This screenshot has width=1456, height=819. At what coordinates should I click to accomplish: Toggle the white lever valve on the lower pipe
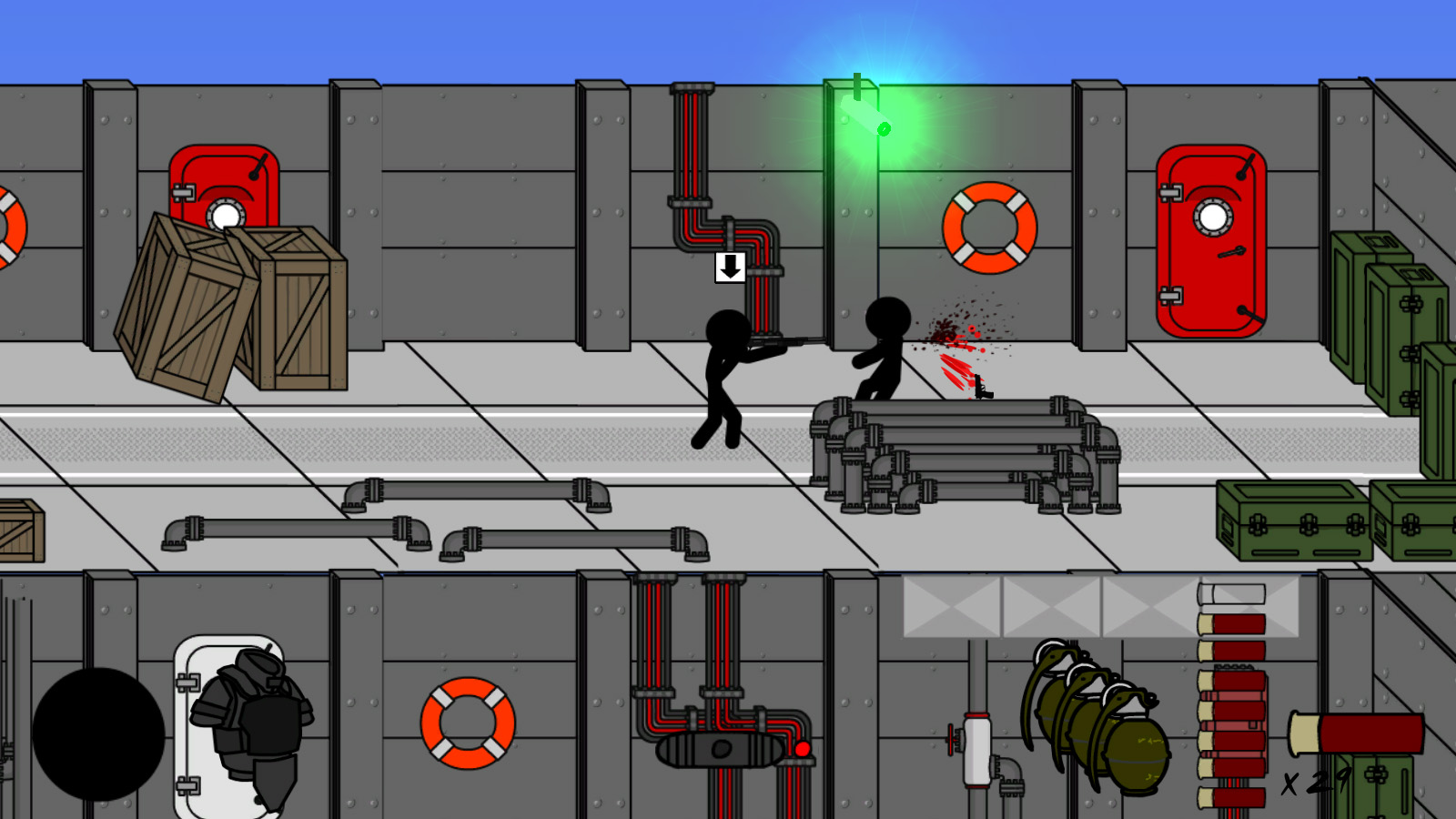(x=977, y=751)
